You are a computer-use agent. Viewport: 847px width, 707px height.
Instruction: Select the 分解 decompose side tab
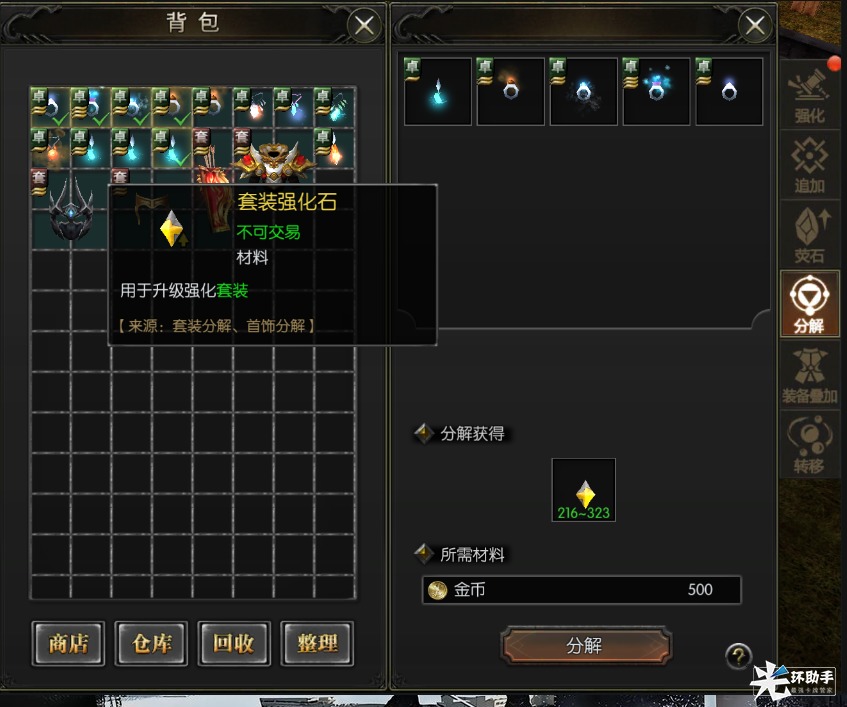pyautogui.click(x=809, y=304)
